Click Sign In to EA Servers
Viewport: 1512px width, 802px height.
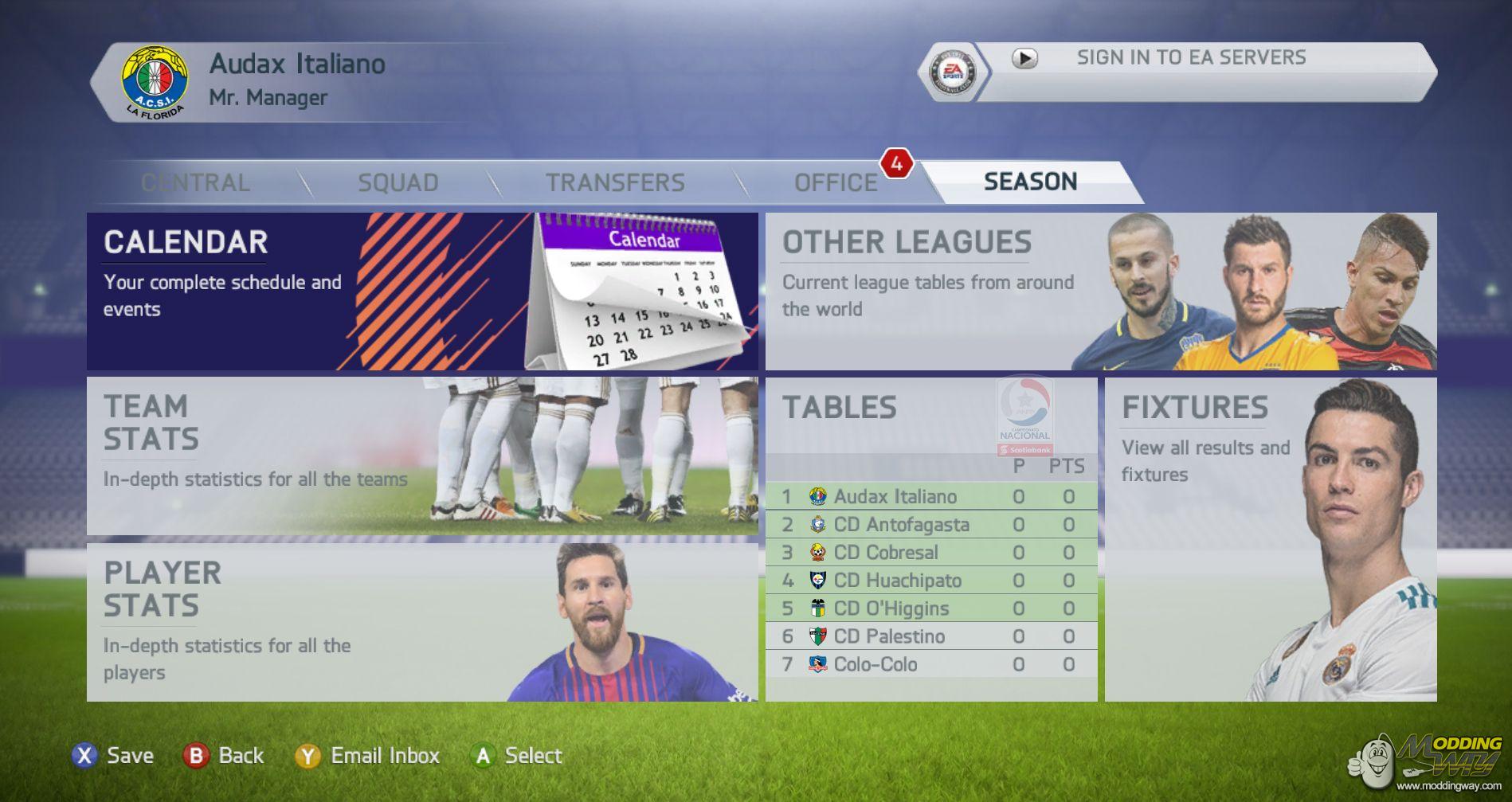pyautogui.click(x=1190, y=58)
